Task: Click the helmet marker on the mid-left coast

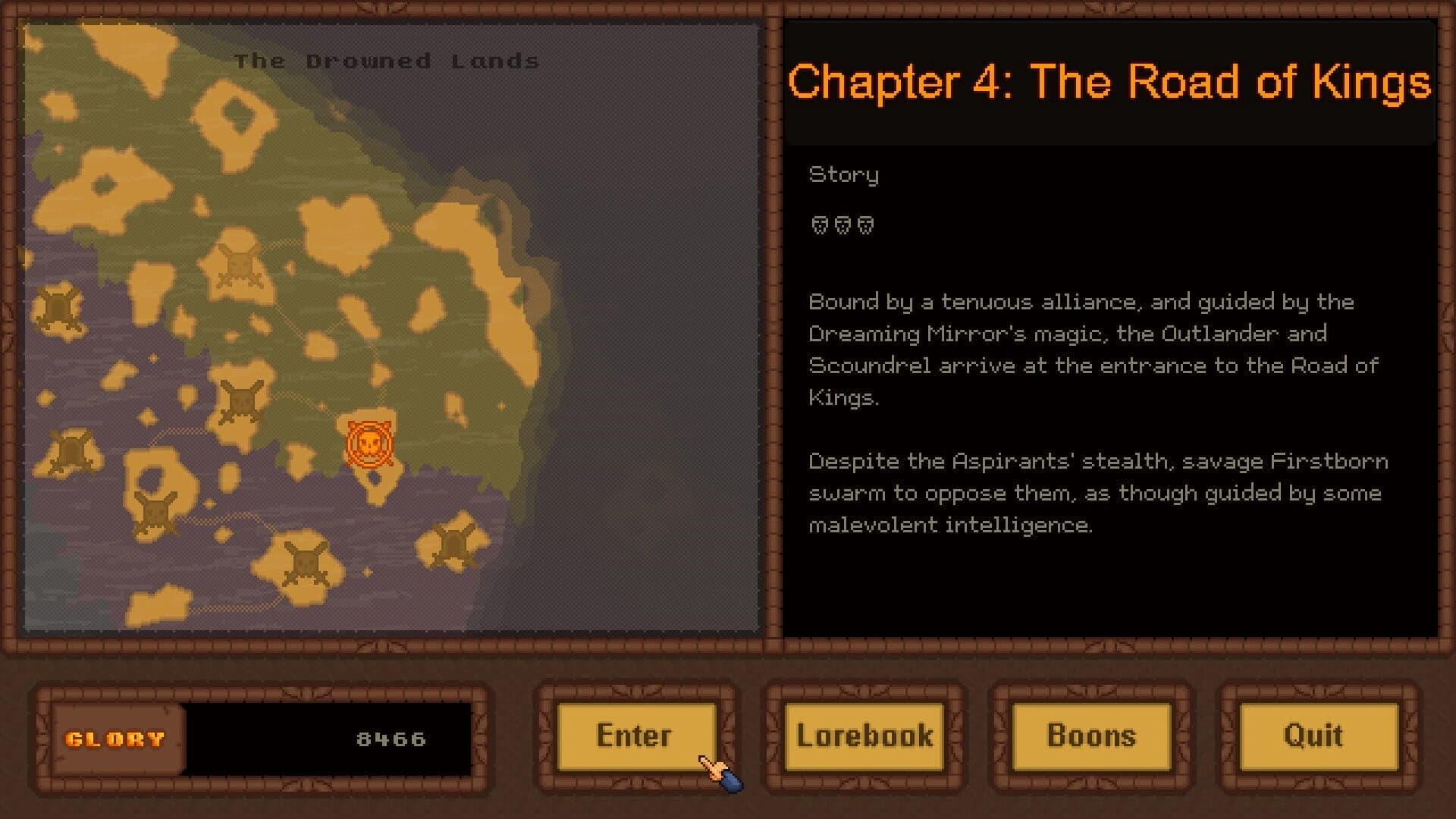Action: [70, 449]
